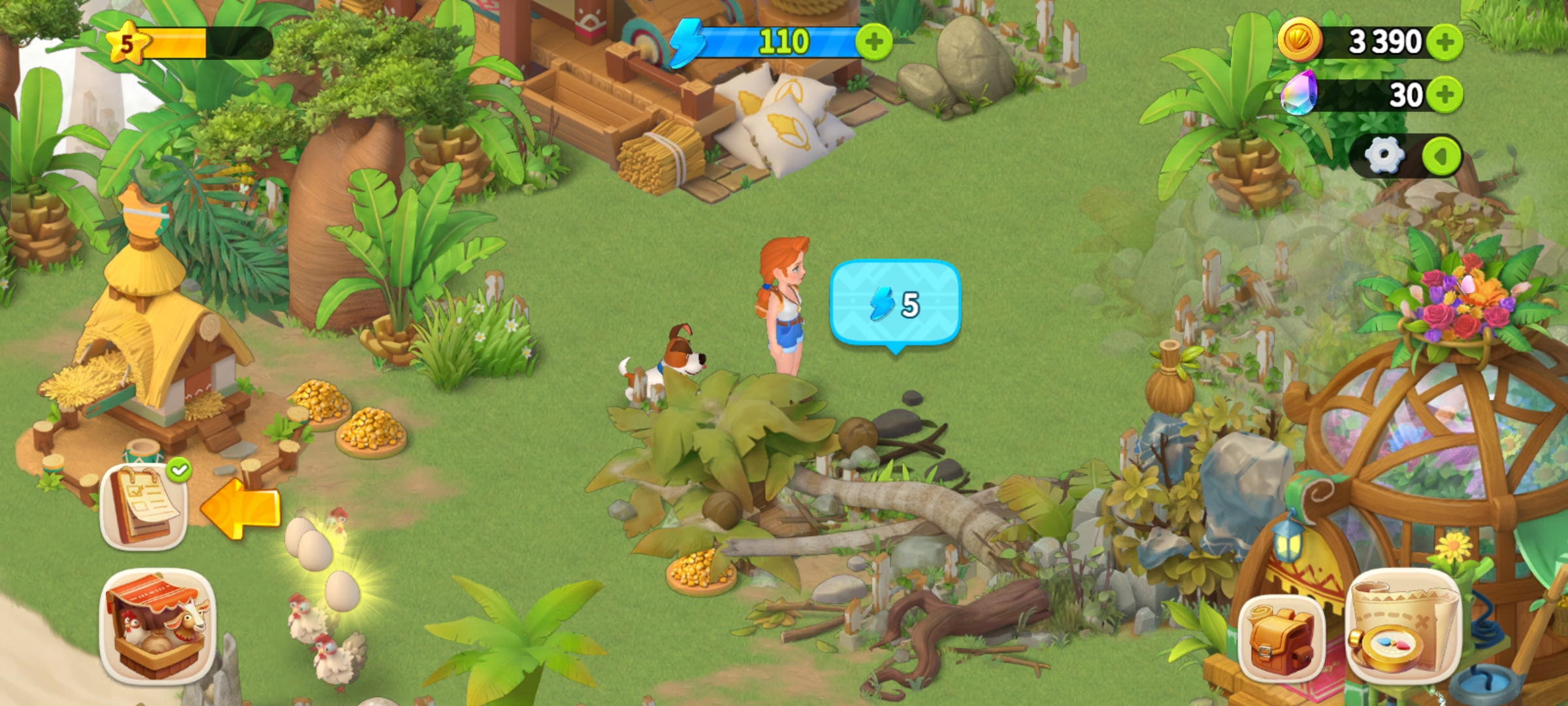Add more energy with the plus button
Image resolution: width=1568 pixels, height=706 pixels.
point(874,42)
